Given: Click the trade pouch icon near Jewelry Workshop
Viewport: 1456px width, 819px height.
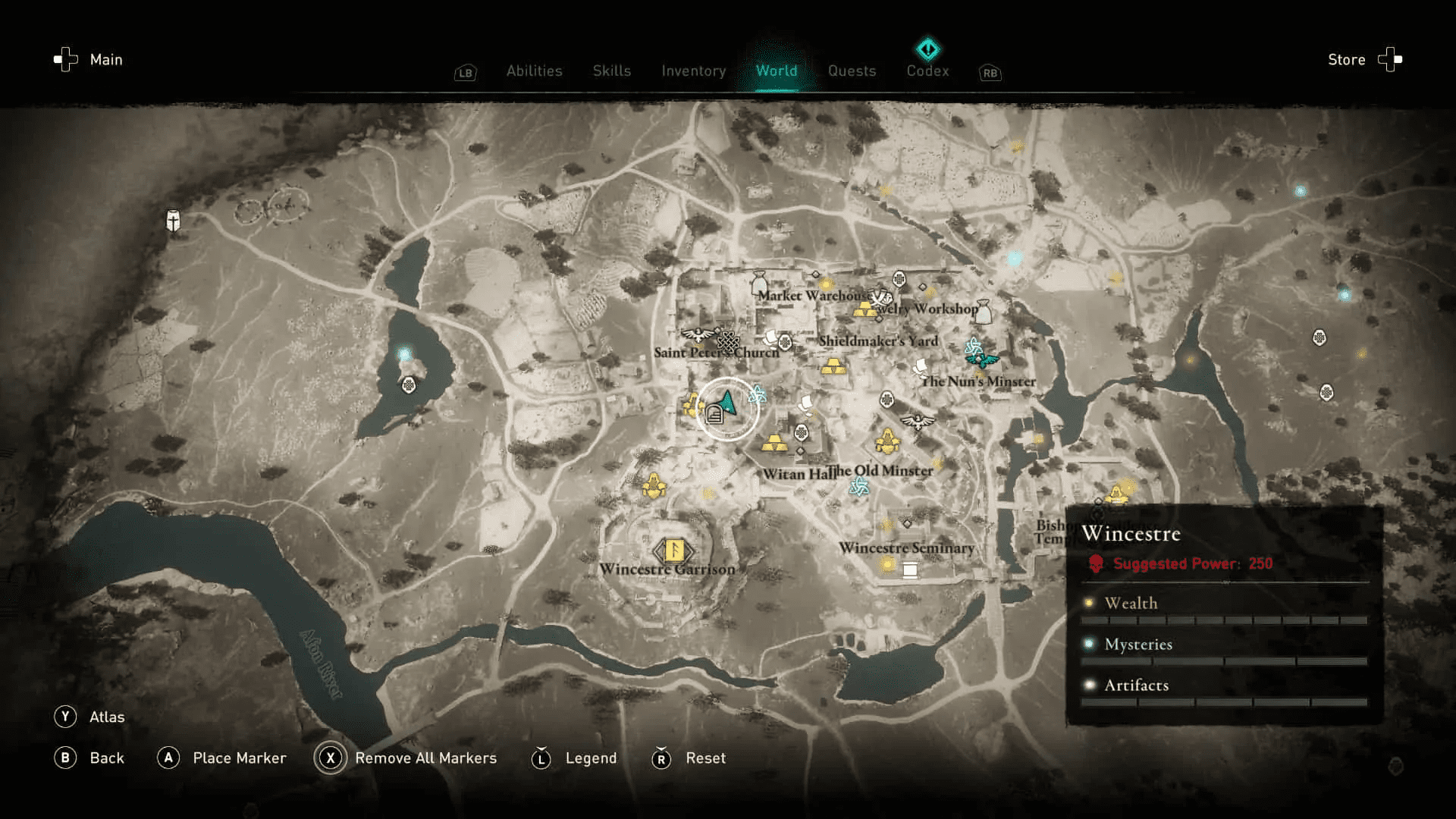Looking at the screenshot, I should pyautogui.click(x=984, y=312).
